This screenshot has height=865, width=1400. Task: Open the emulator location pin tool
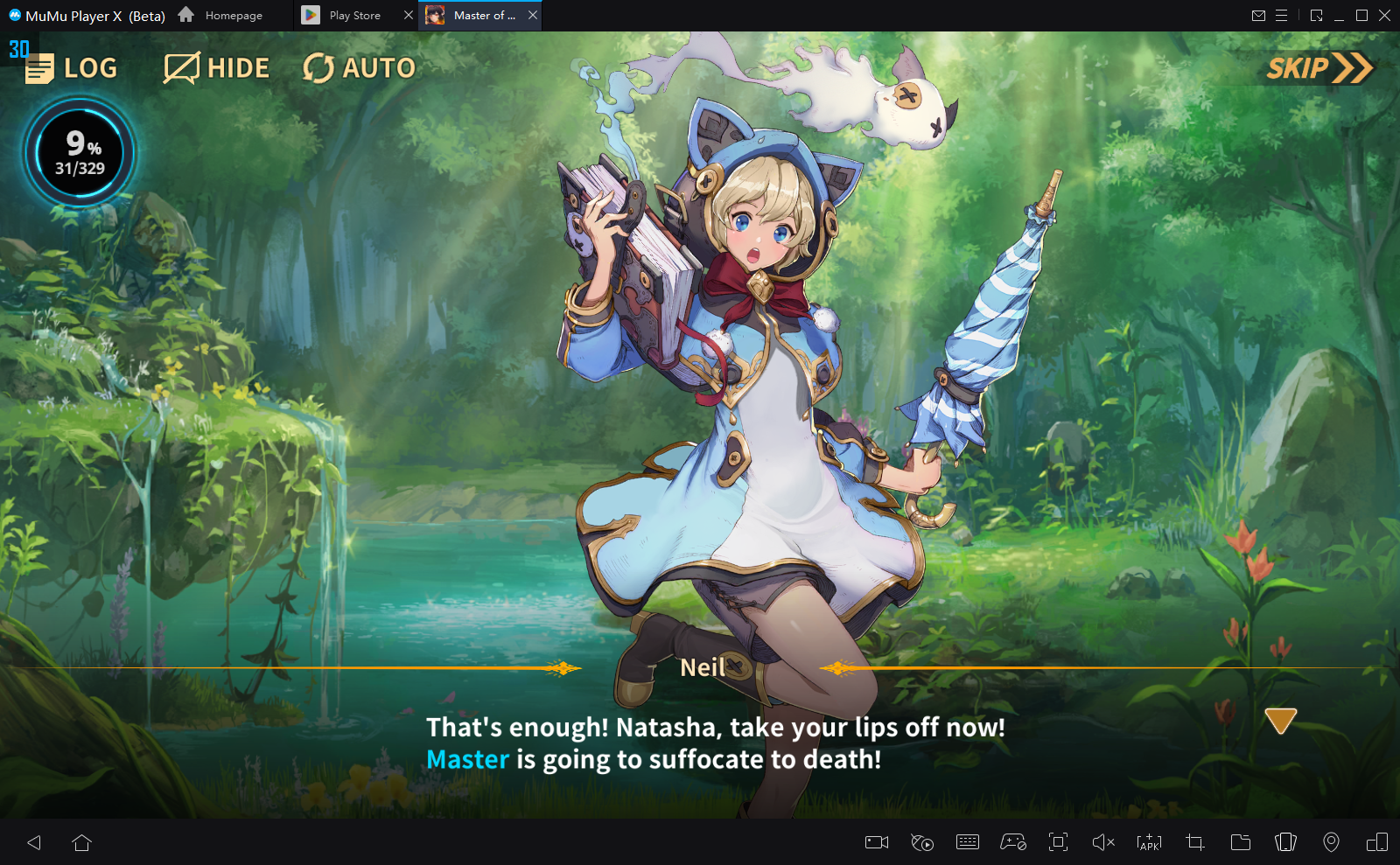tap(1331, 842)
